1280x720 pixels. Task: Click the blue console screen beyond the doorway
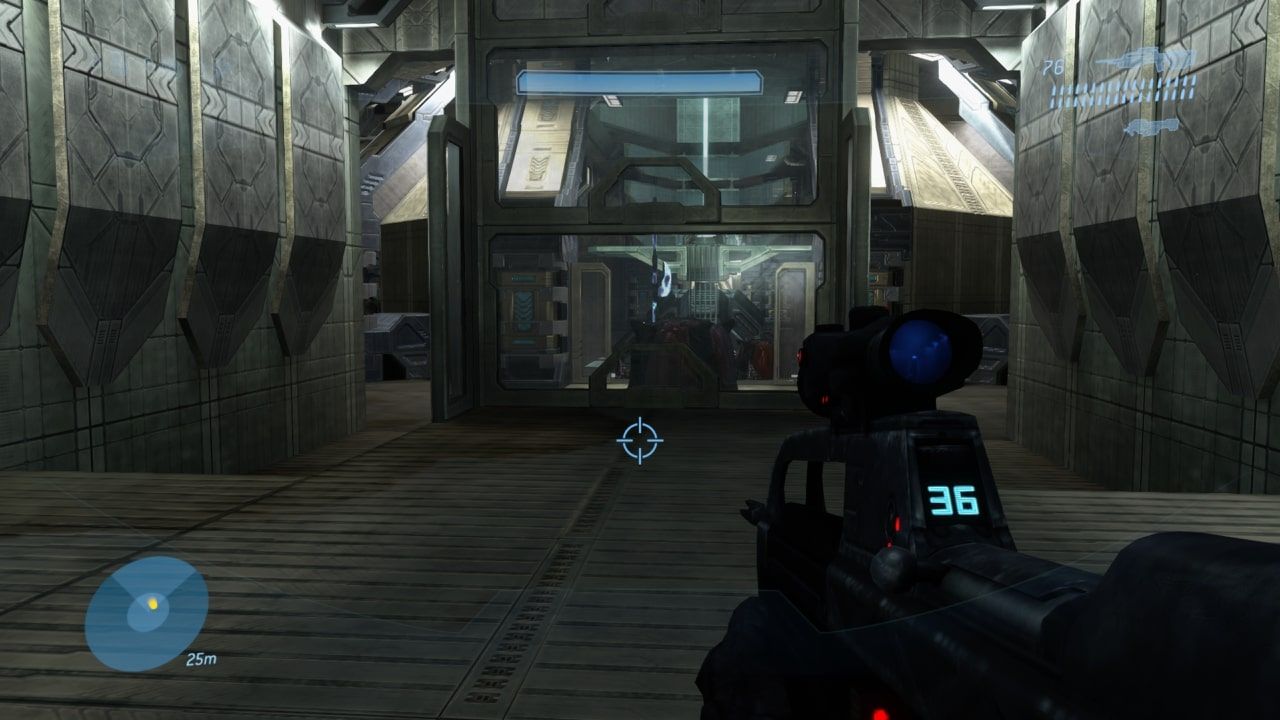pyautogui.click(x=524, y=300)
